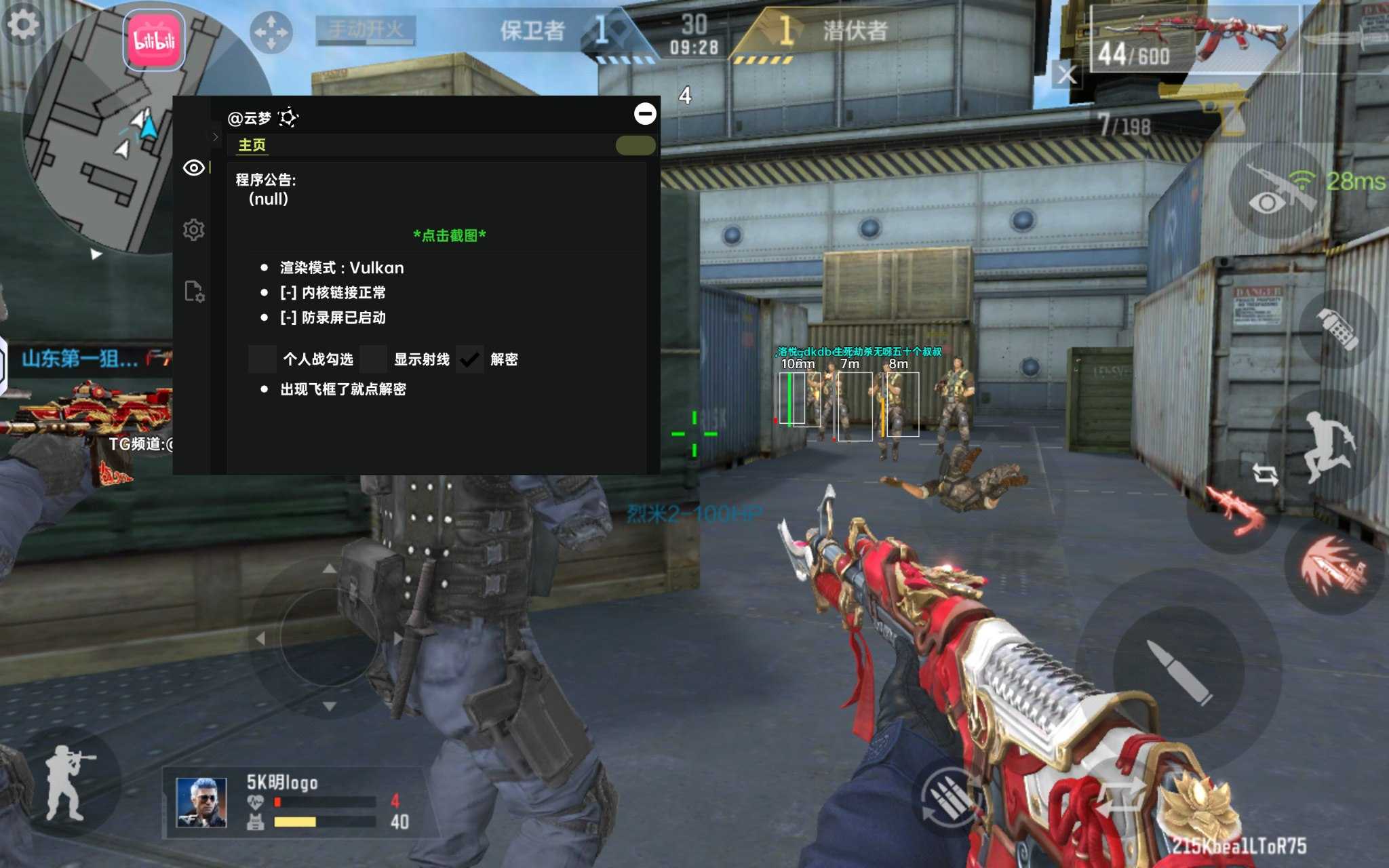Select the four-arrow move control icon
The width and height of the screenshot is (1389, 868).
270,32
